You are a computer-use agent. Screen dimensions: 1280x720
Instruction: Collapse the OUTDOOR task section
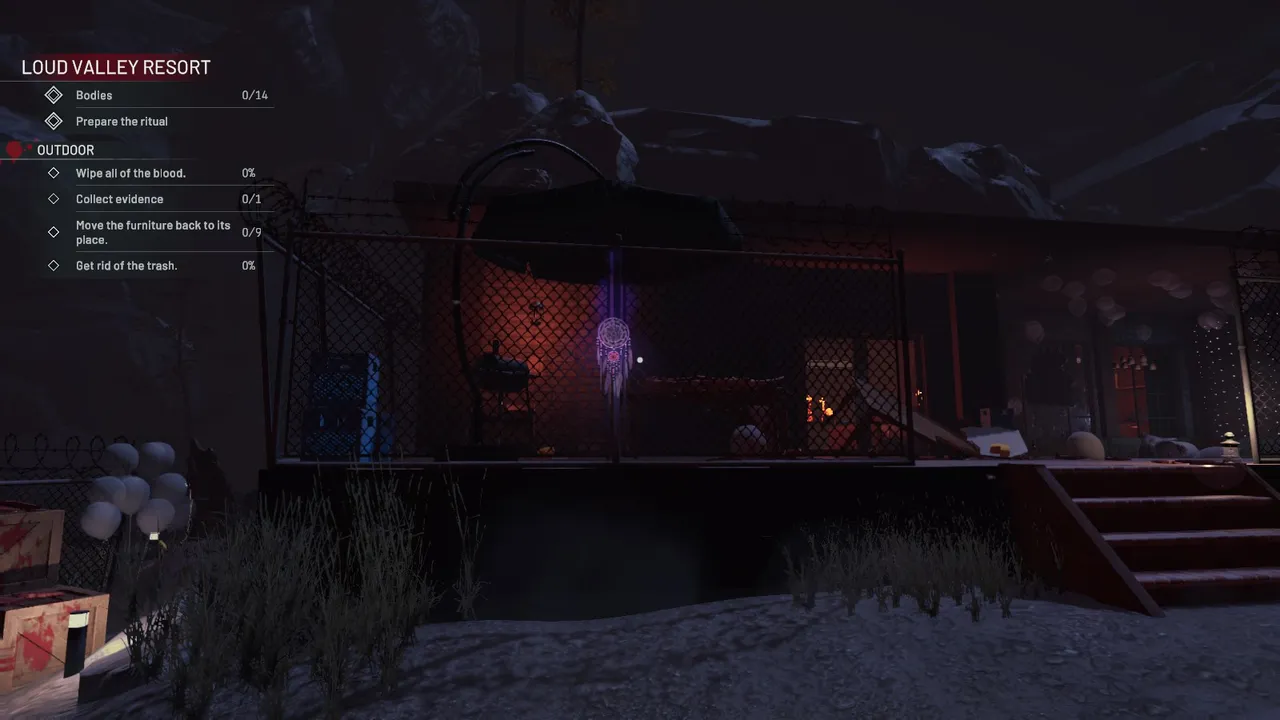pyautogui.click(x=66, y=150)
